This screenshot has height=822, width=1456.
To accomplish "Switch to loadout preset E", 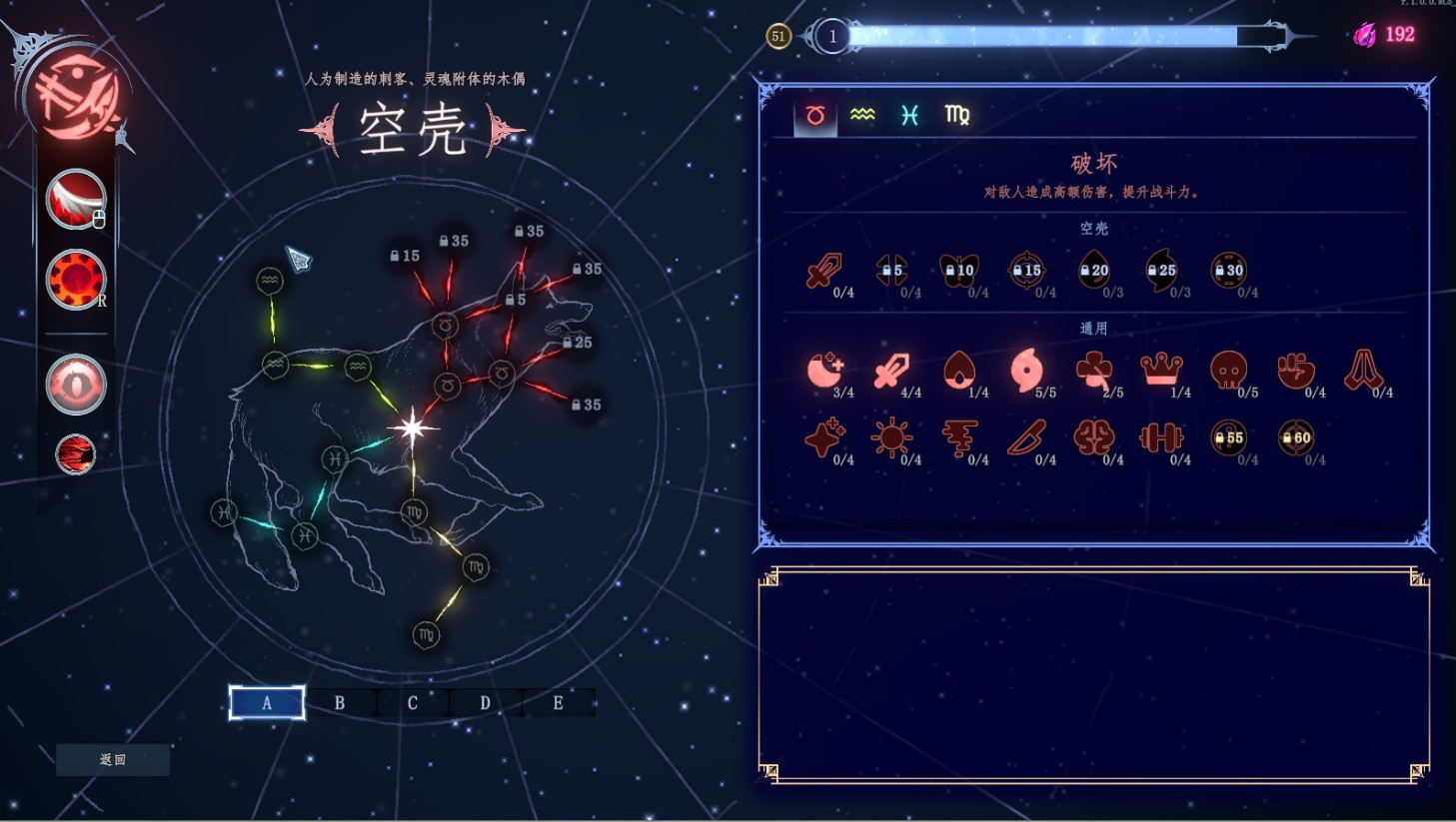I will tap(558, 703).
